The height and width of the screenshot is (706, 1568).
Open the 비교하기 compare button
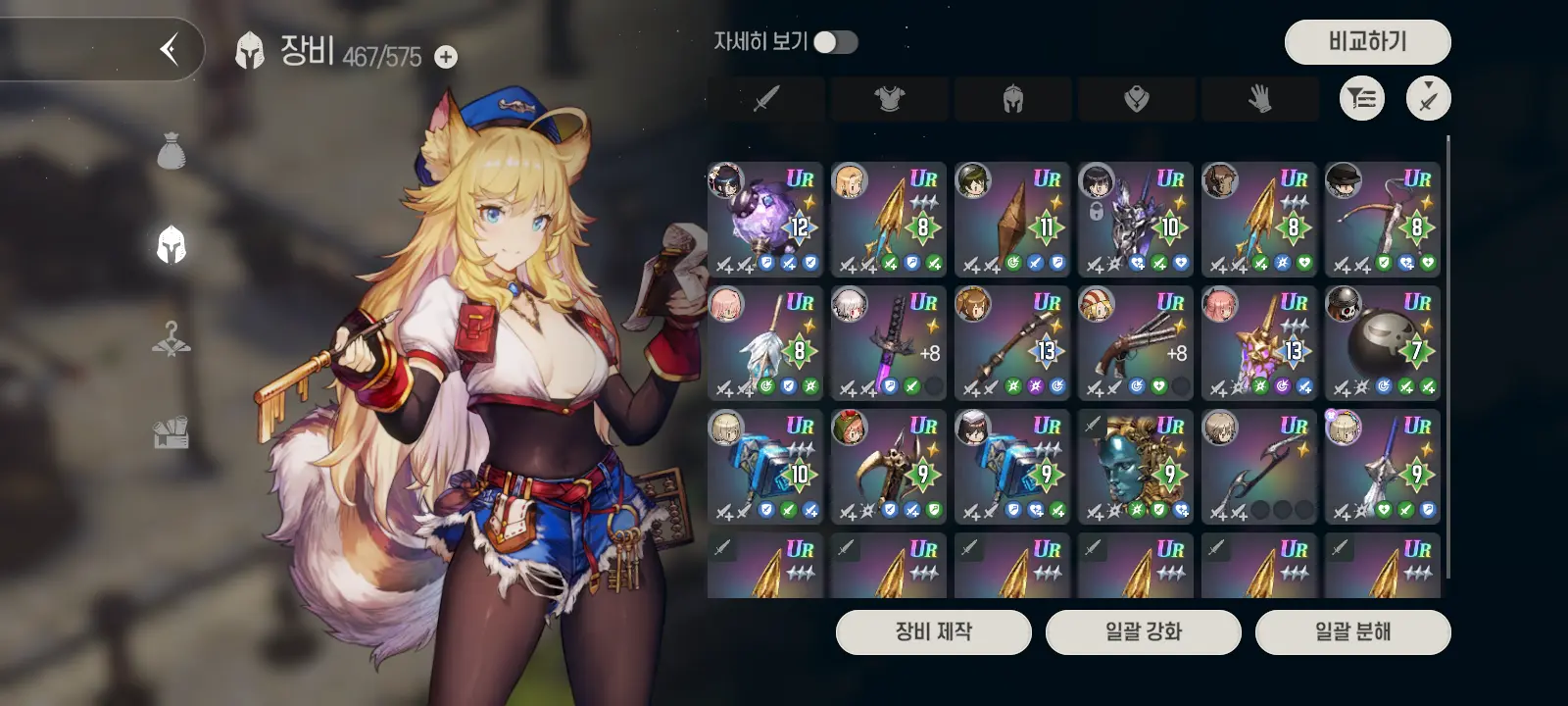1367,42
